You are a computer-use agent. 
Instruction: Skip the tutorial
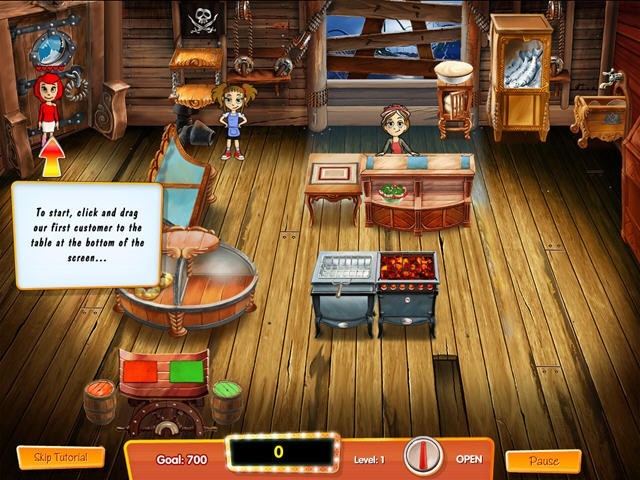(x=61, y=458)
